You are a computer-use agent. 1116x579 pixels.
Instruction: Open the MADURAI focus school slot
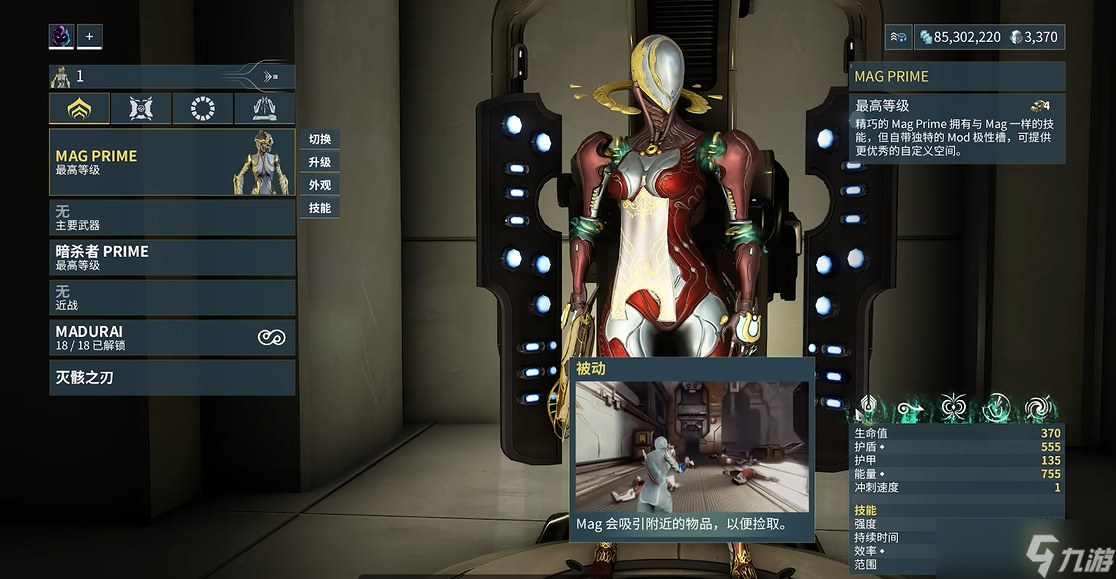[172, 337]
